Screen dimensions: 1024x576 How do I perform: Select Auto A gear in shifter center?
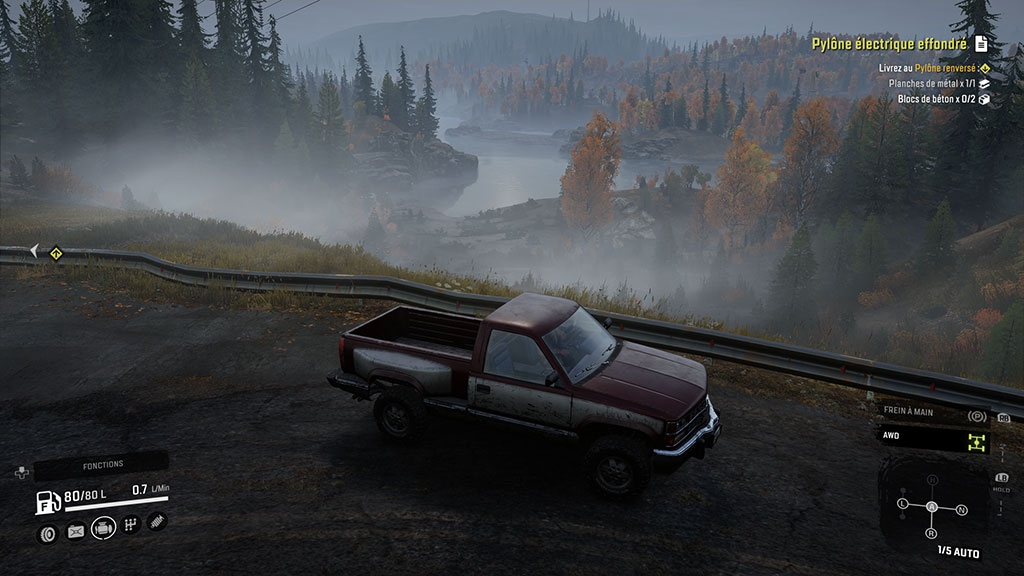[932, 507]
